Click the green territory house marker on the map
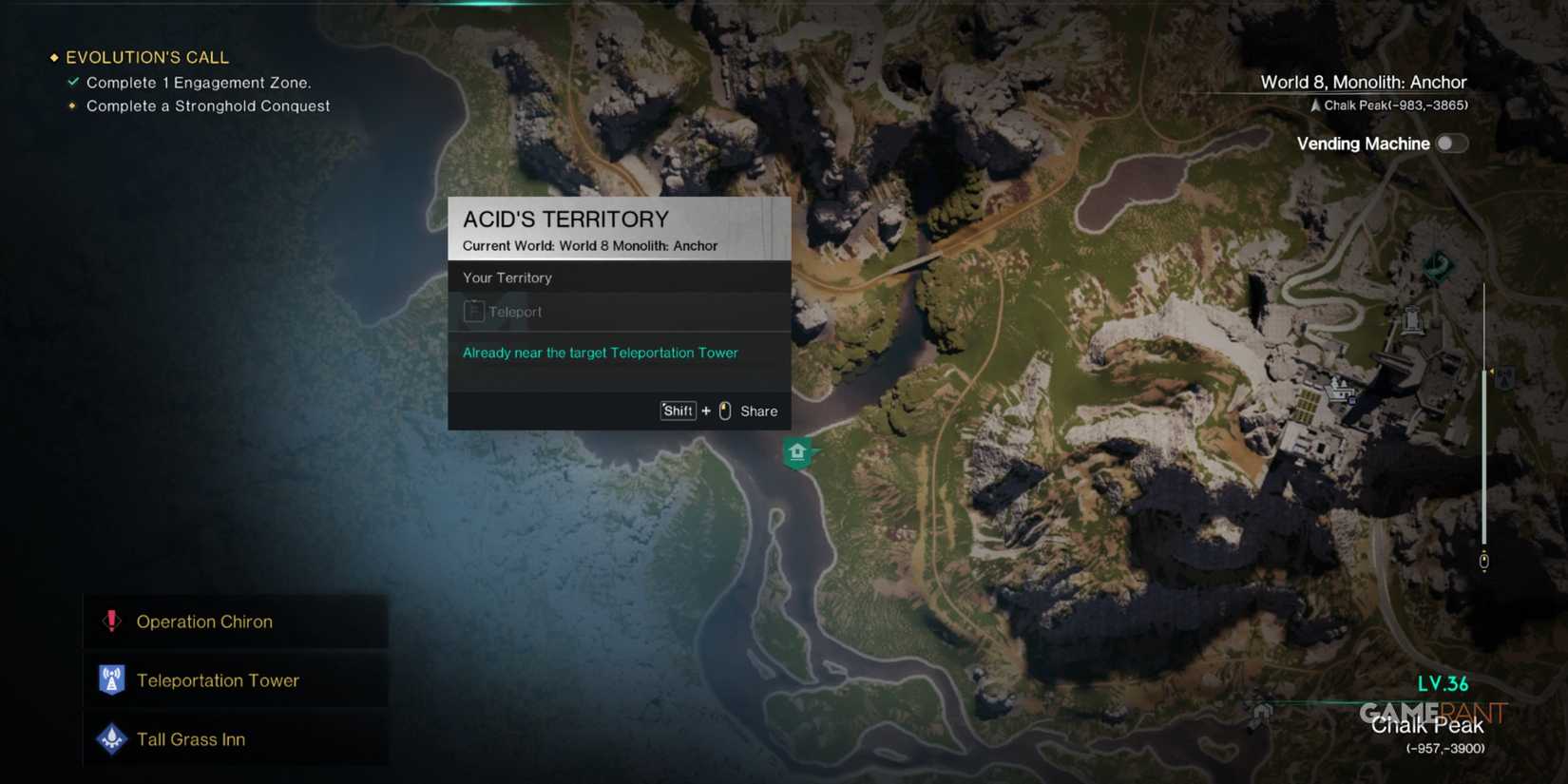This screenshot has height=784, width=1568. pos(798,453)
